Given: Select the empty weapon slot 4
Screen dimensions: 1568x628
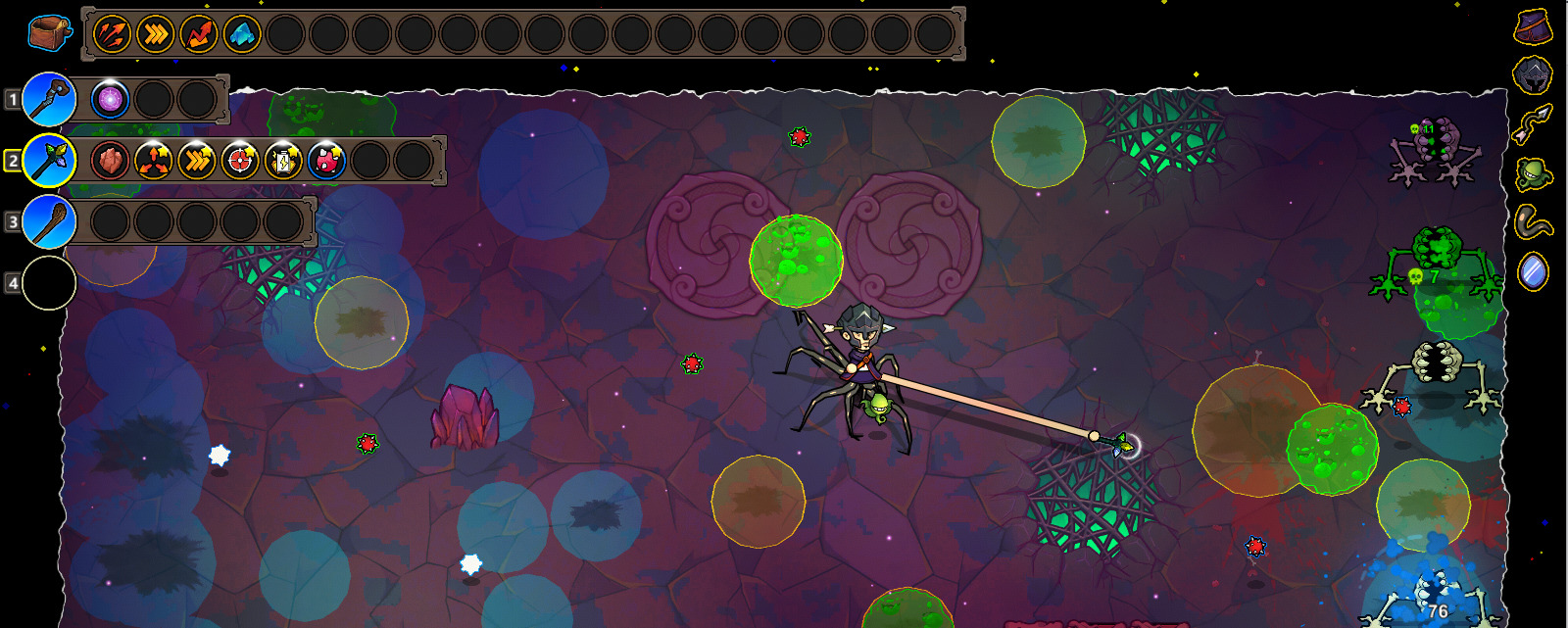Looking at the screenshot, I should click(x=49, y=283).
